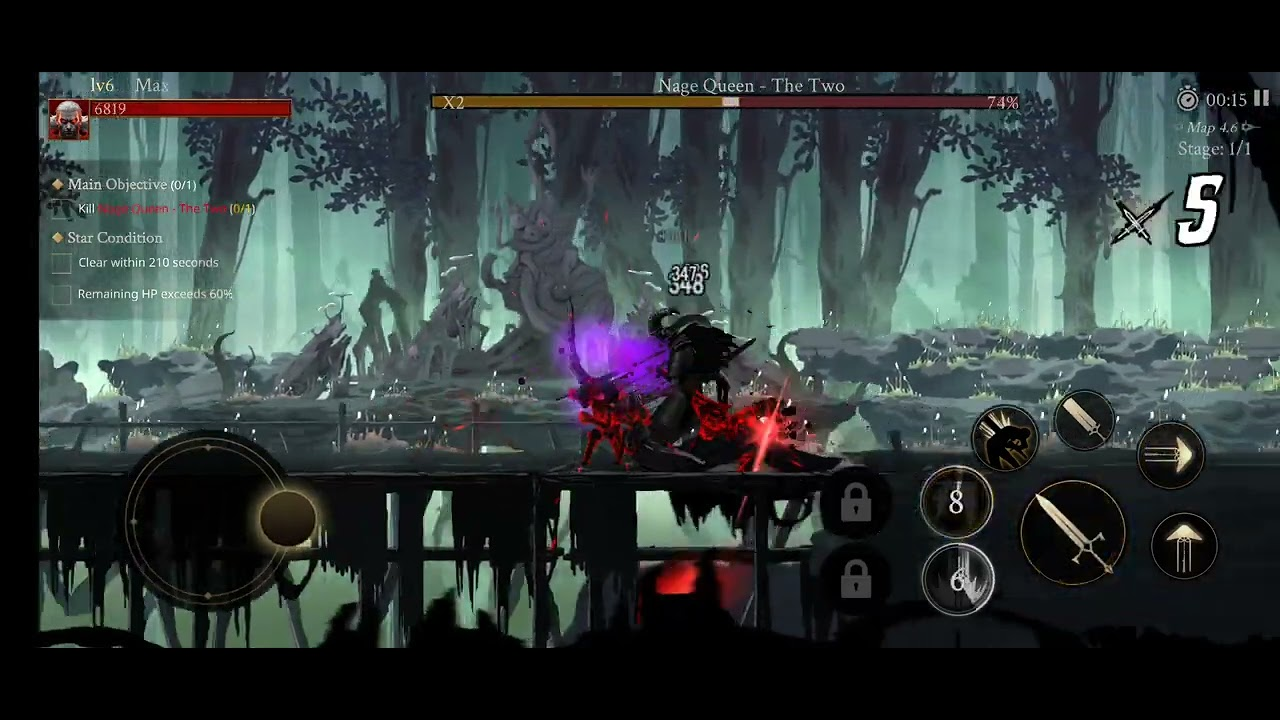Viewport: 1280px width, 720px height.
Task: Collapse the Star Condition section
Action: (57, 238)
